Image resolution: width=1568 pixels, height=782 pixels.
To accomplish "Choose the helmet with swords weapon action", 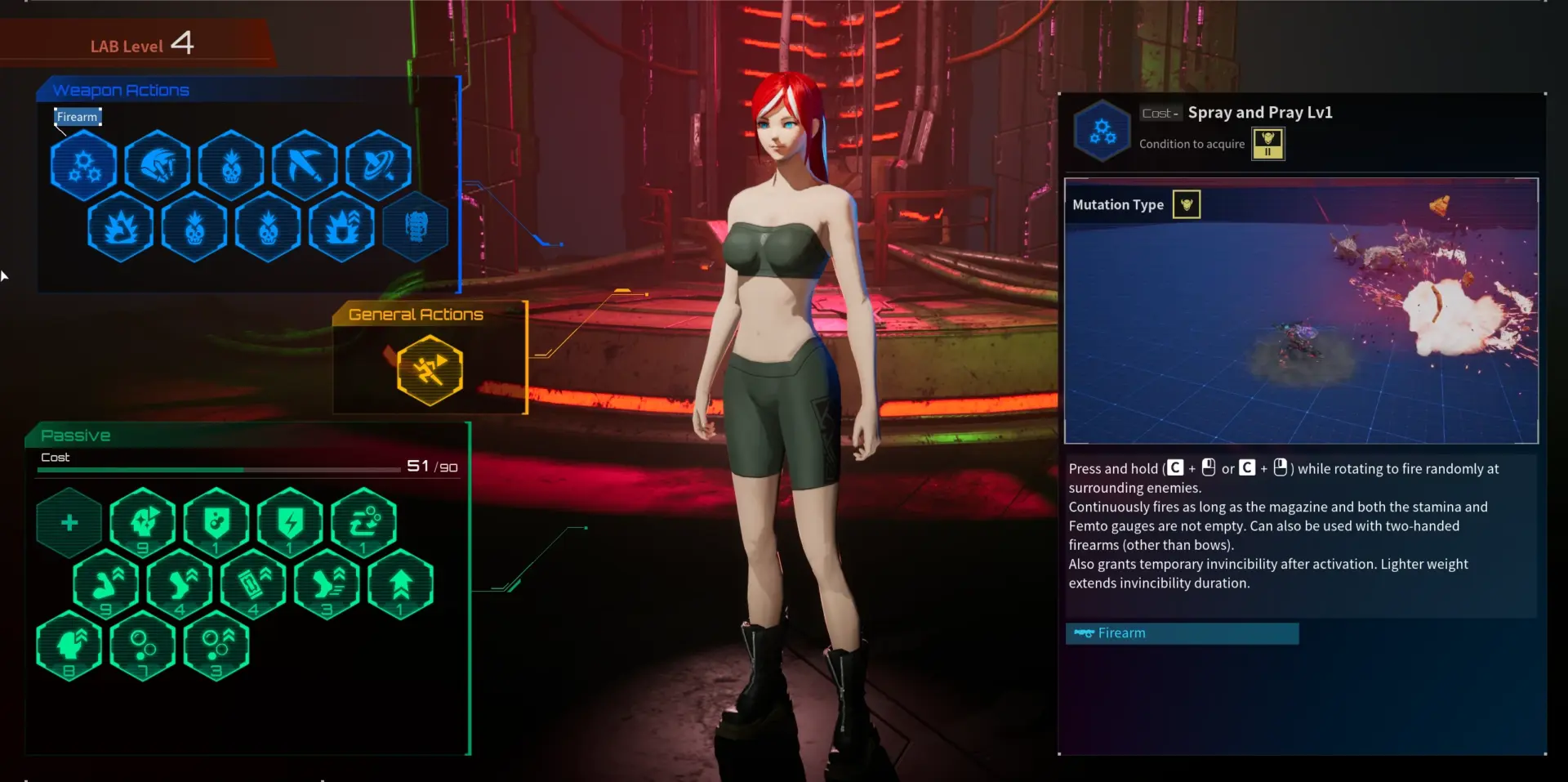I will coord(158,165).
